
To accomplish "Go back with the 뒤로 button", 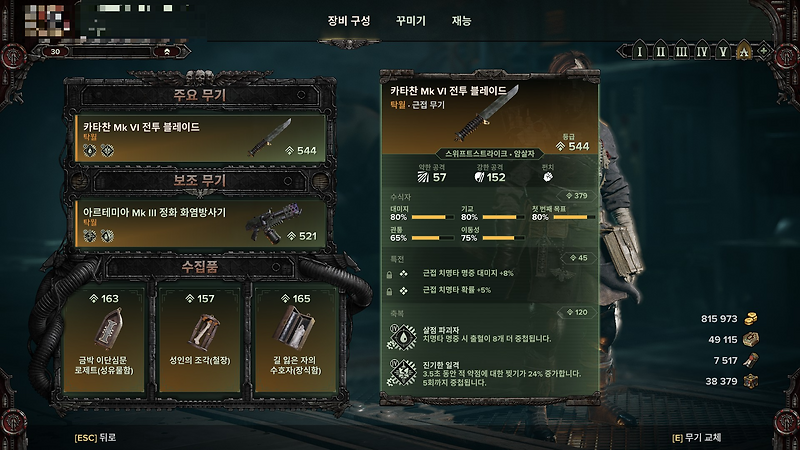I will pos(95,437).
